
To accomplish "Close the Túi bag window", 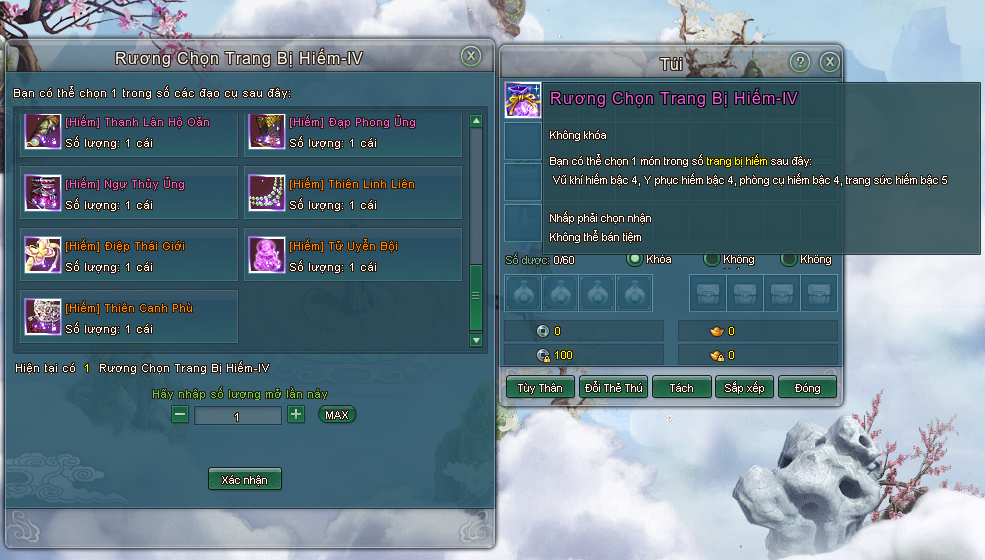I will [829, 63].
